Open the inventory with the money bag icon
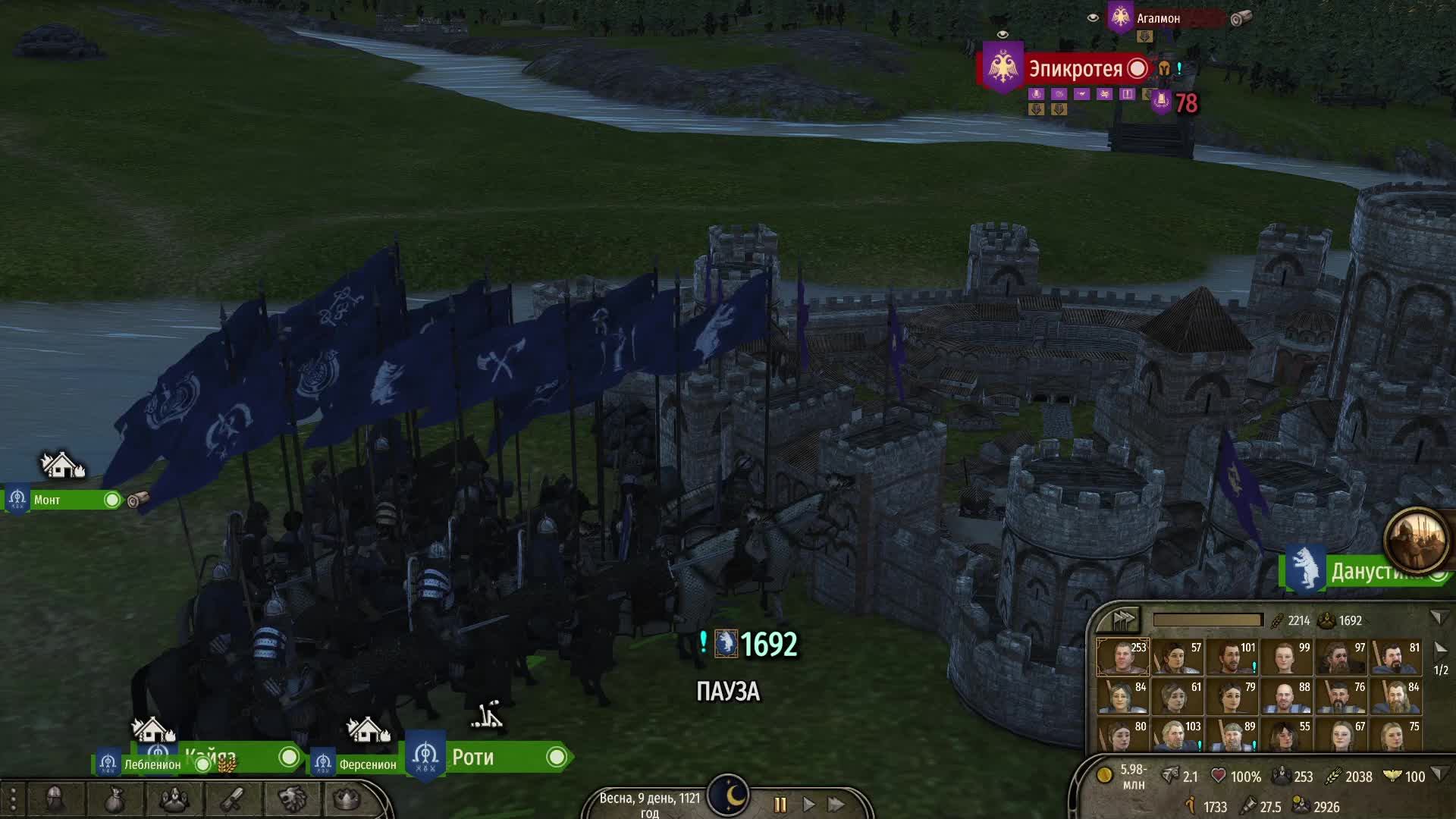The height and width of the screenshot is (819, 1456). [114, 798]
